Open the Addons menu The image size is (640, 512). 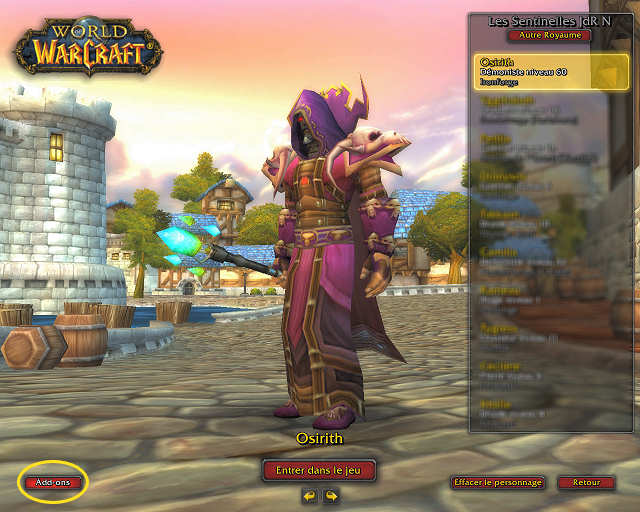point(53,482)
